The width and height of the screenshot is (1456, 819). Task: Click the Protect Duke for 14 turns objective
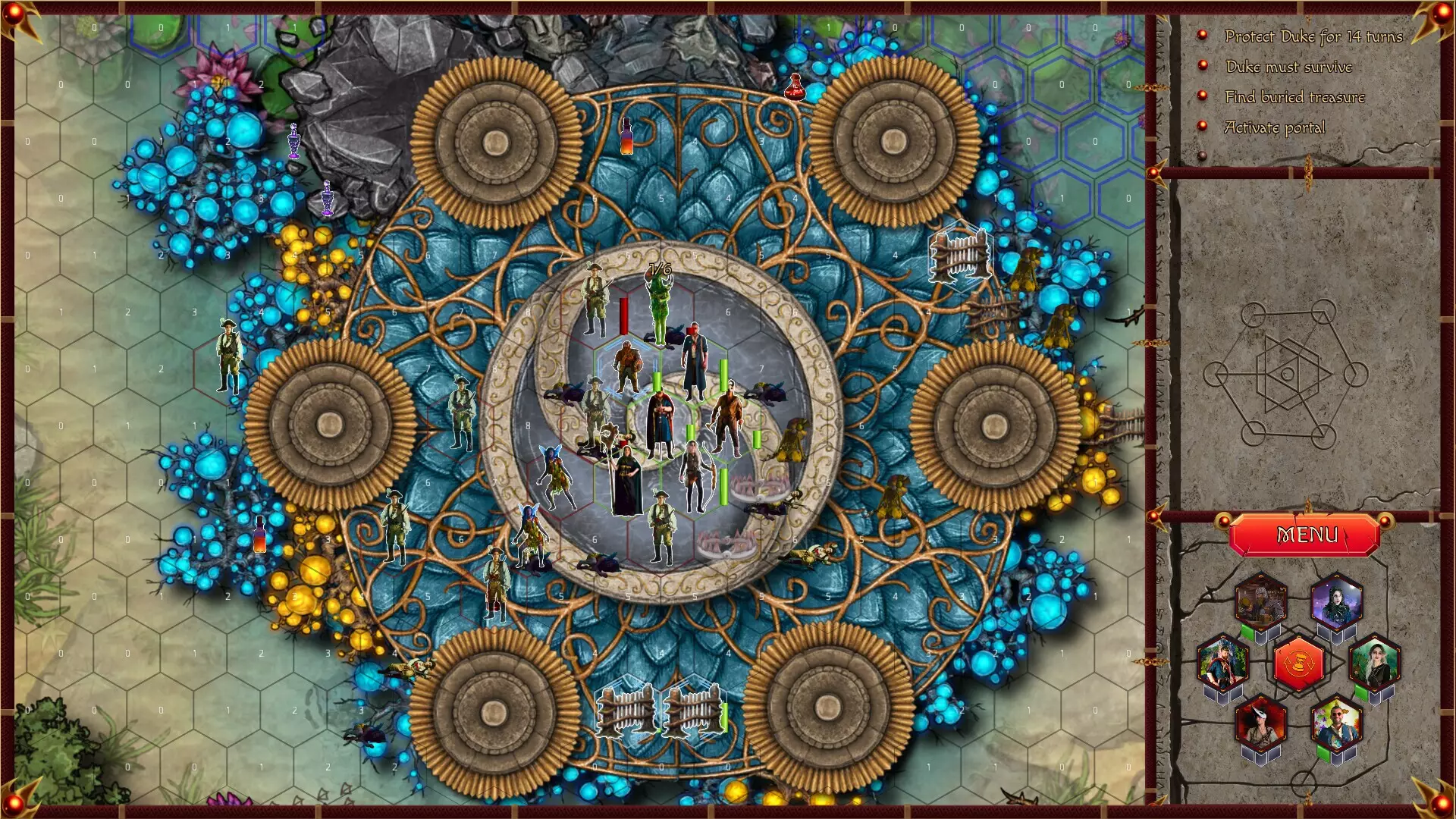click(x=1313, y=36)
